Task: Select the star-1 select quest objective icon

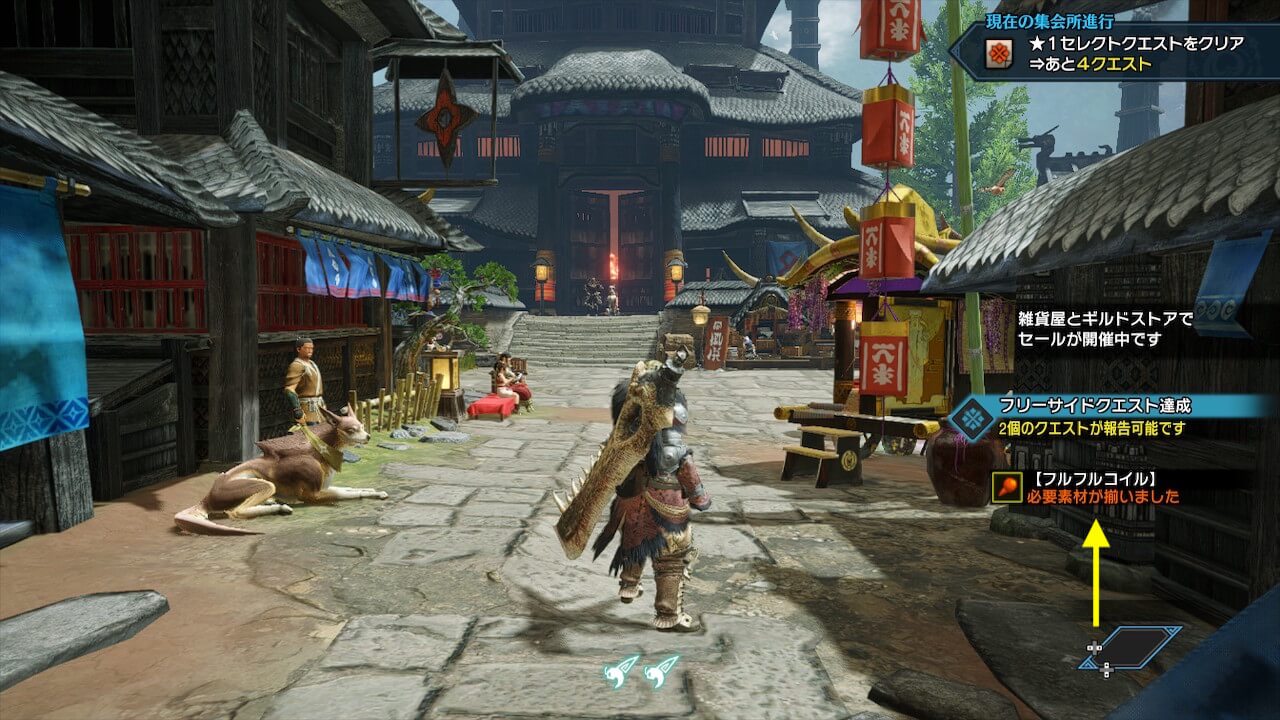Action: coord(997,55)
